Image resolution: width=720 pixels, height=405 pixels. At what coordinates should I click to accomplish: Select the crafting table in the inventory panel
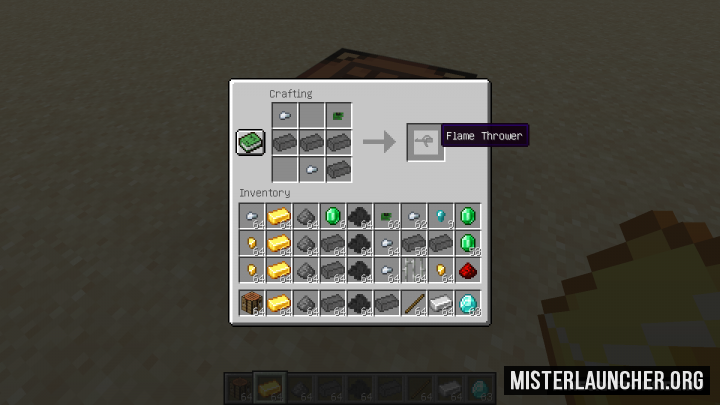(251, 302)
